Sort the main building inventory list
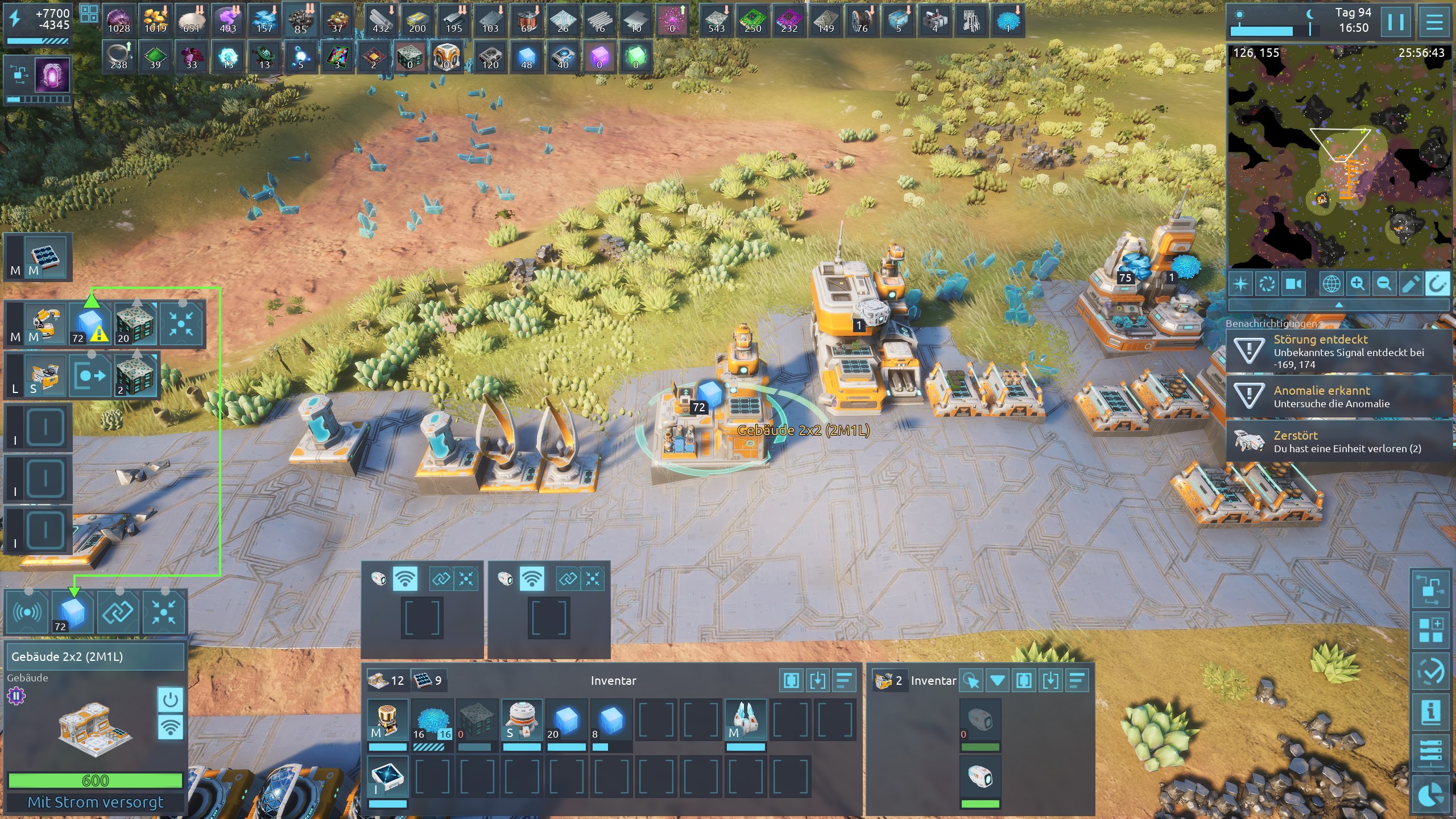This screenshot has width=1456, height=819. [x=845, y=680]
